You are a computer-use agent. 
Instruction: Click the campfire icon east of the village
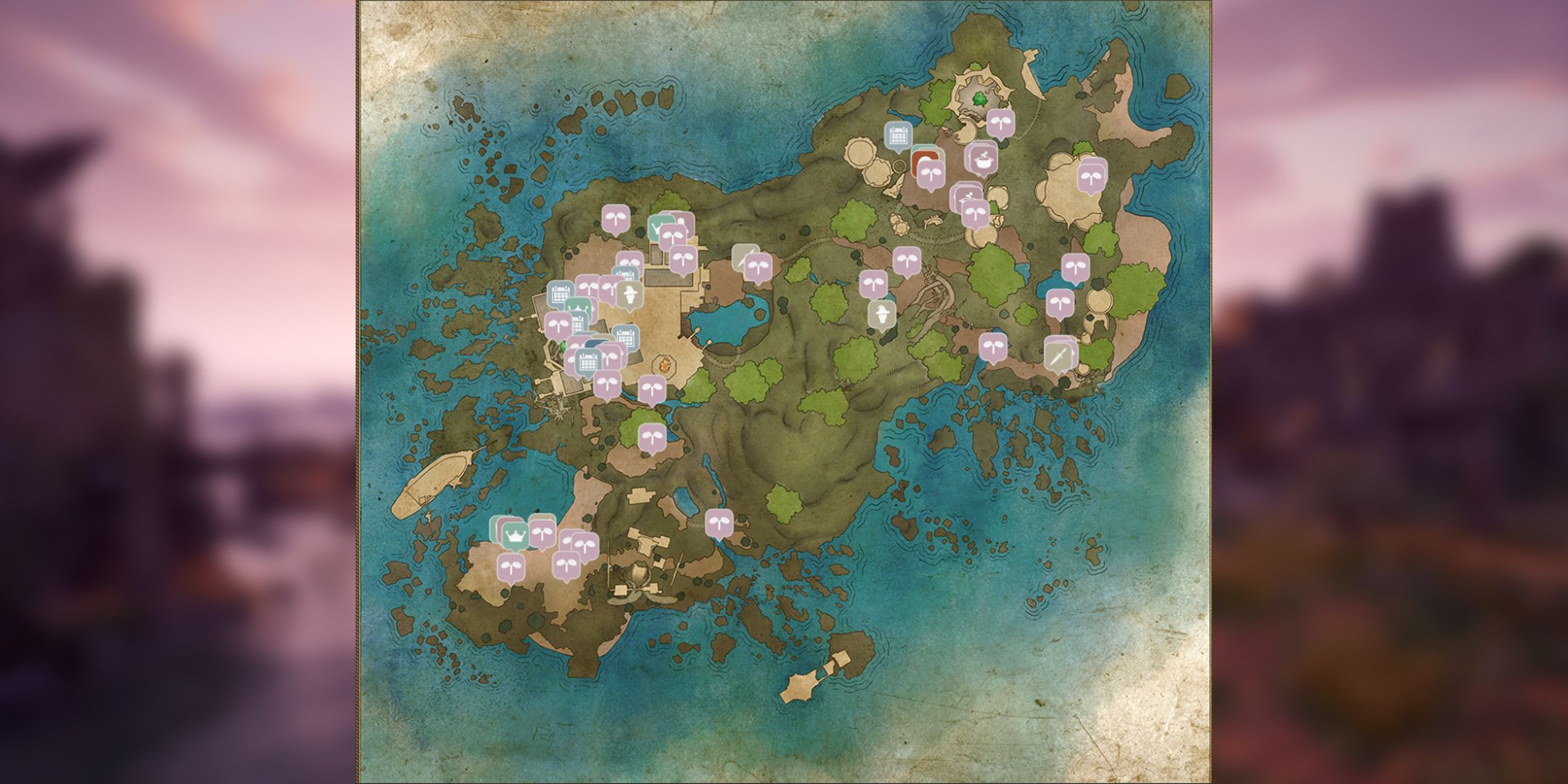pyautogui.click(x=666, y=364)
